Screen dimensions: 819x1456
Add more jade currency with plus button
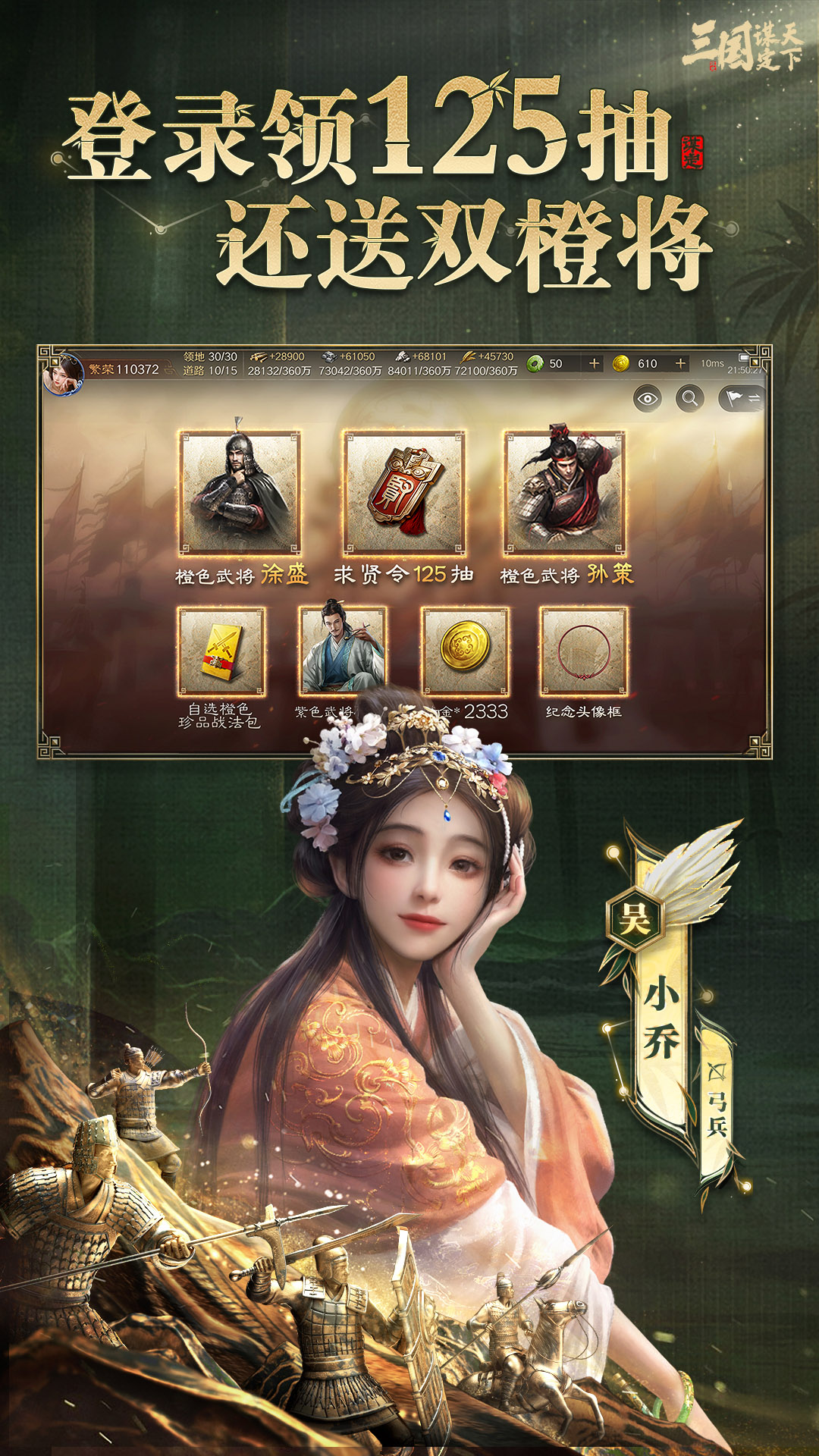[x=594, y=364]
